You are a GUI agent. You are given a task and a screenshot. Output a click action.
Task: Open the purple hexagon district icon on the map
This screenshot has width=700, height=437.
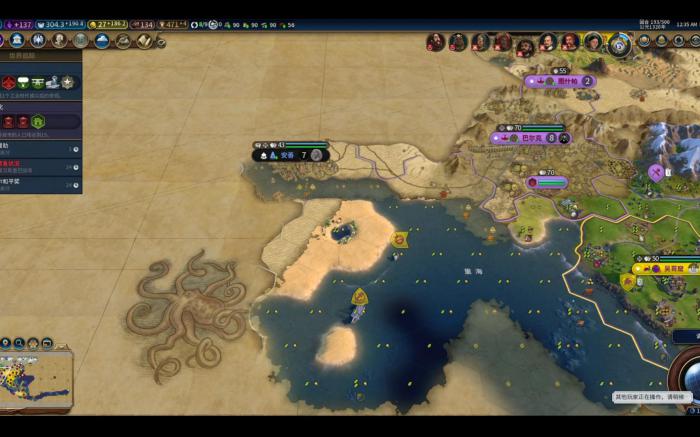tap(656, 172)
